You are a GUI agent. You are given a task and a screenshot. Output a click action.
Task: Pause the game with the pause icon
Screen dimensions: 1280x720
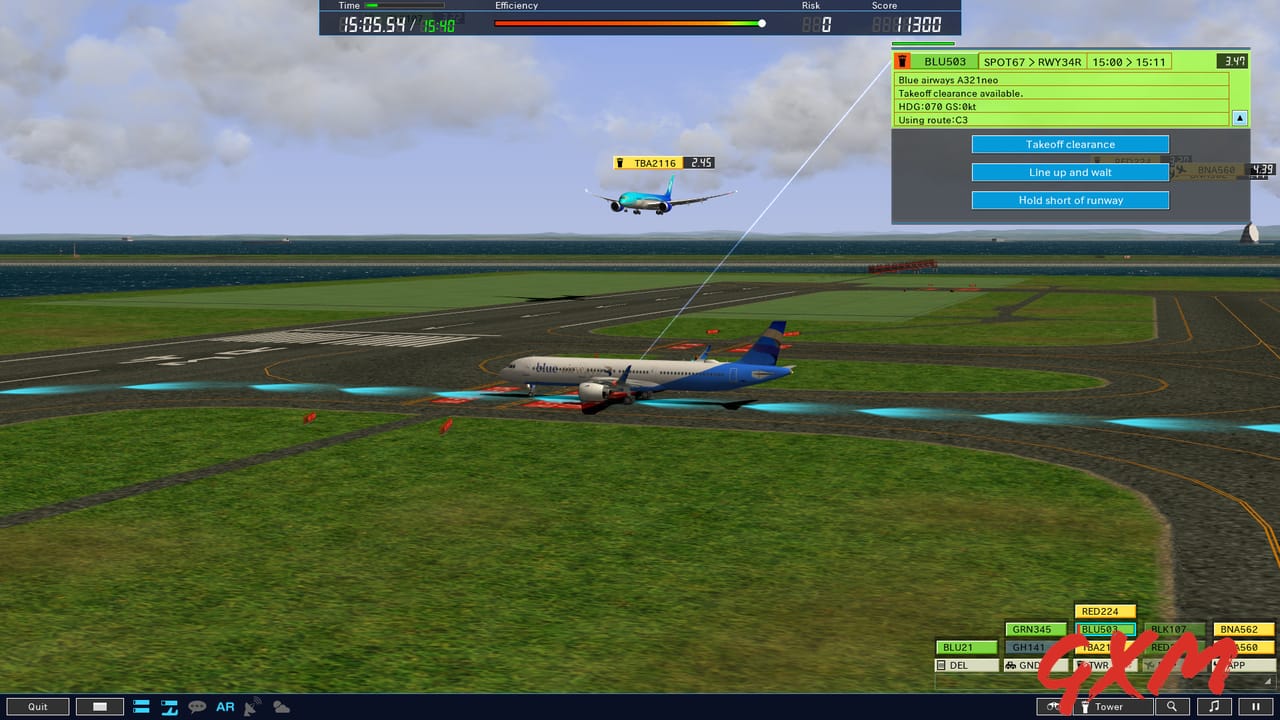[1257, 707]
